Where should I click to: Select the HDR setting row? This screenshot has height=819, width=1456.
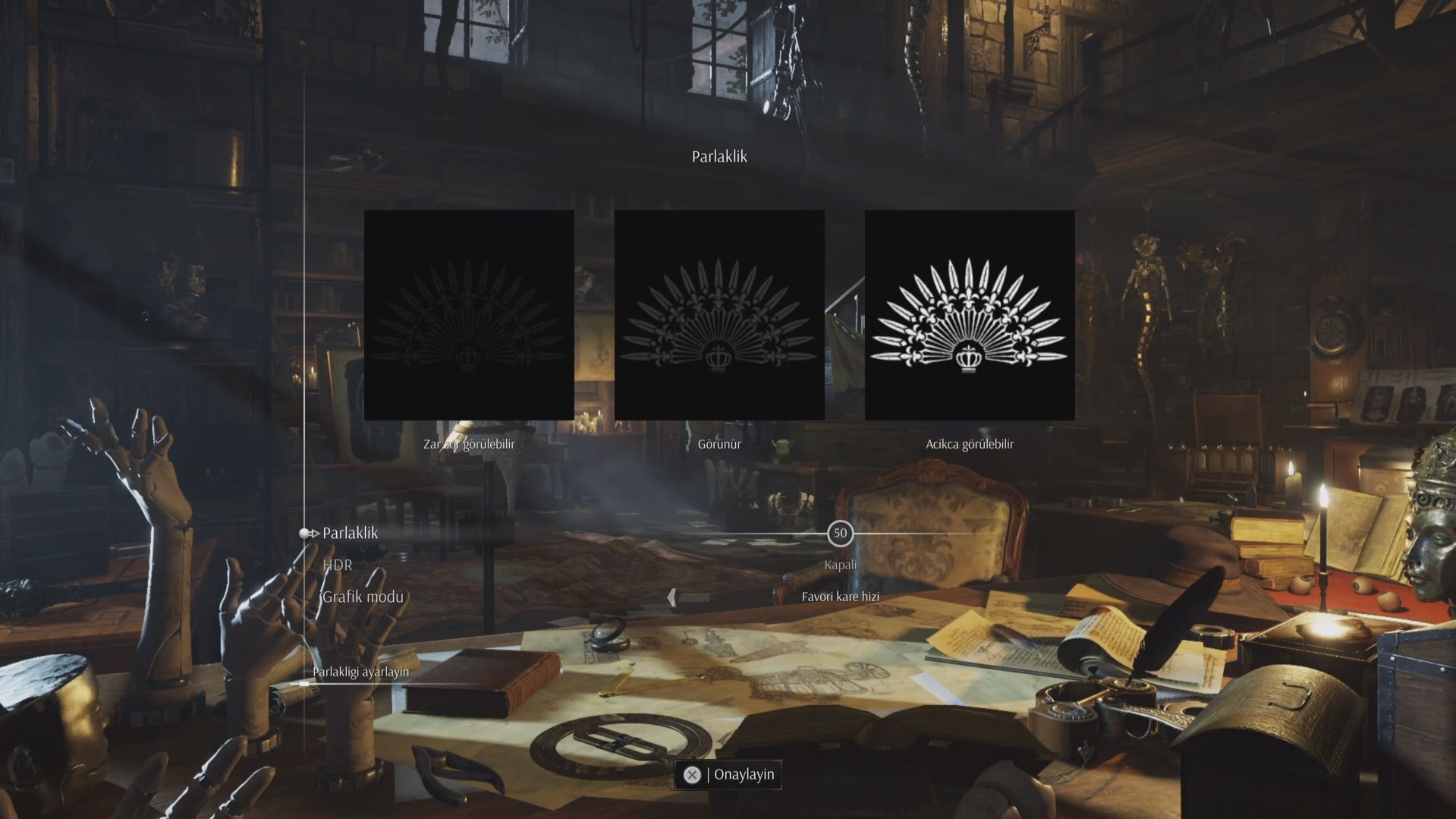[x=338, y=565]
